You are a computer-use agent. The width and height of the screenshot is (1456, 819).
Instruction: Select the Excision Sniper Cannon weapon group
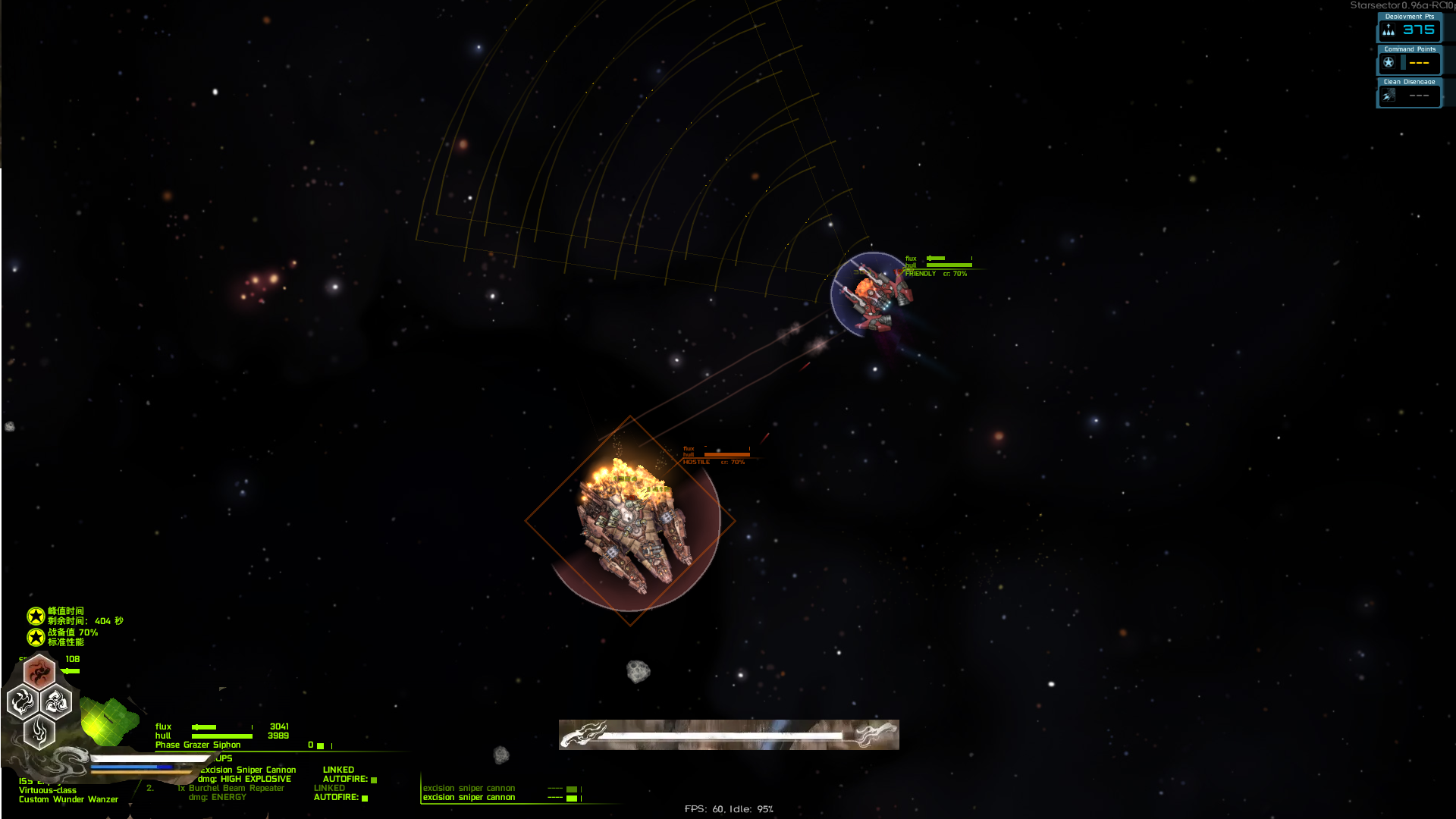click(248, 770)
